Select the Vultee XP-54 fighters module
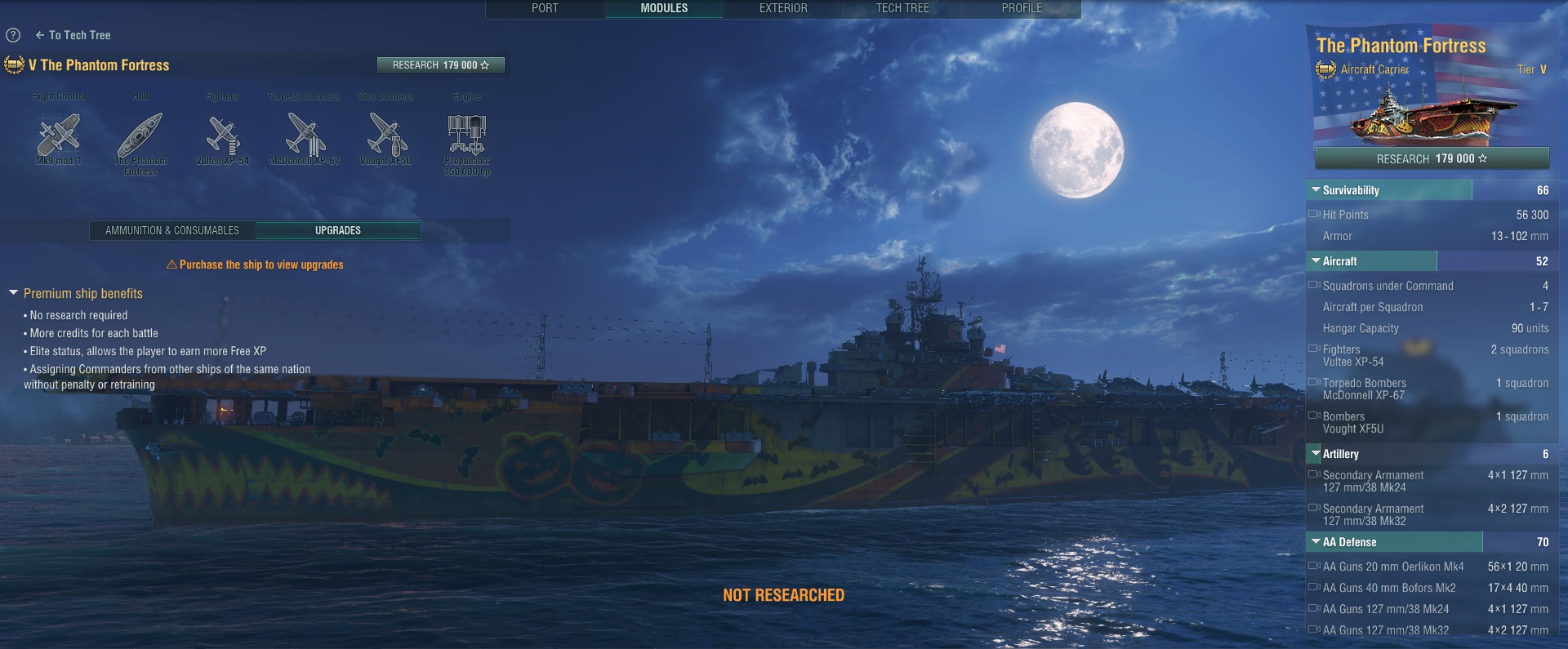This screenshot has height=649, width=1568. [222, 136]
